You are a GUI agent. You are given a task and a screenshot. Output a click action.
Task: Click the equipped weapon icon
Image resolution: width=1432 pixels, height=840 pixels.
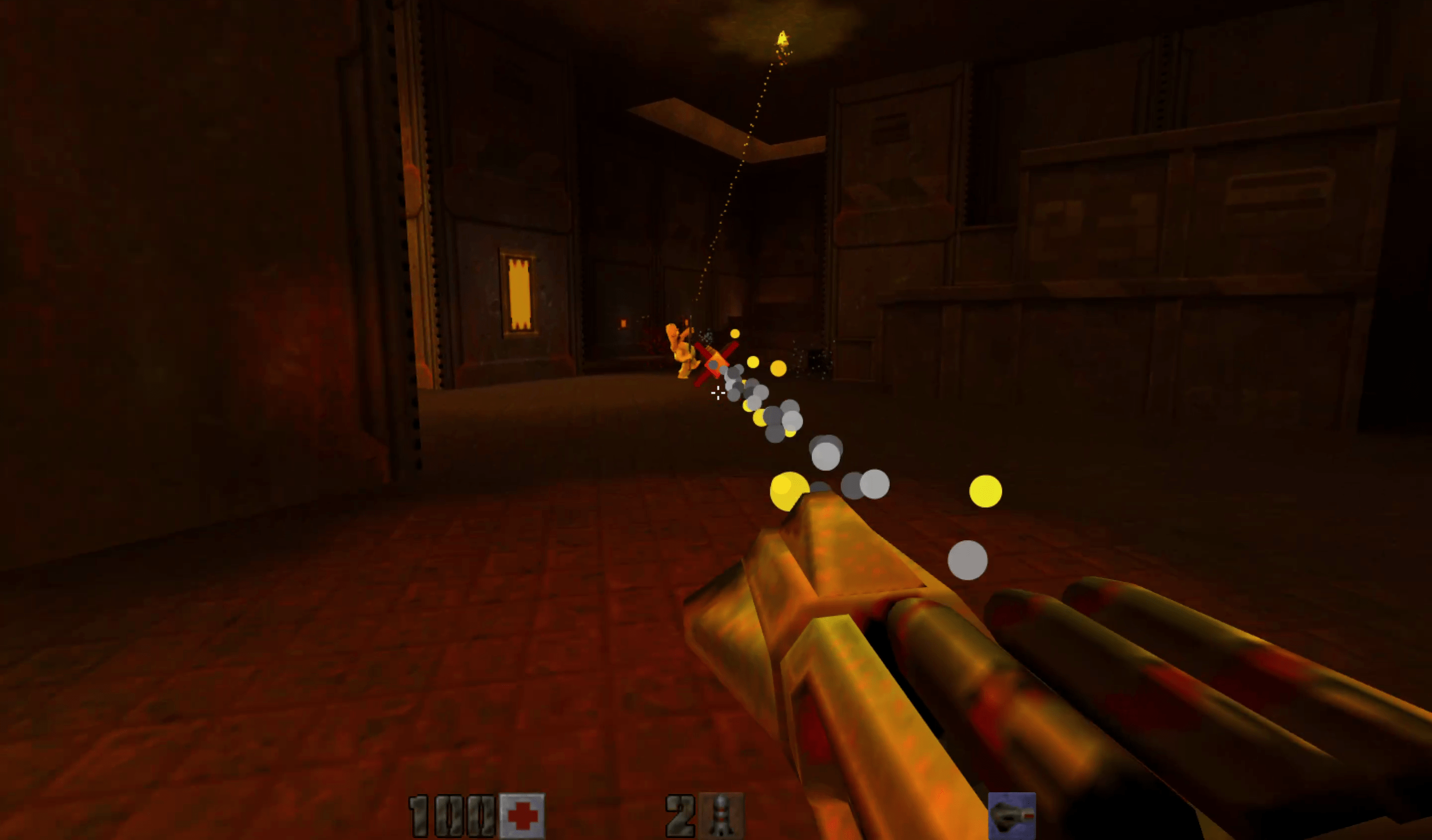pos(1011,816)
